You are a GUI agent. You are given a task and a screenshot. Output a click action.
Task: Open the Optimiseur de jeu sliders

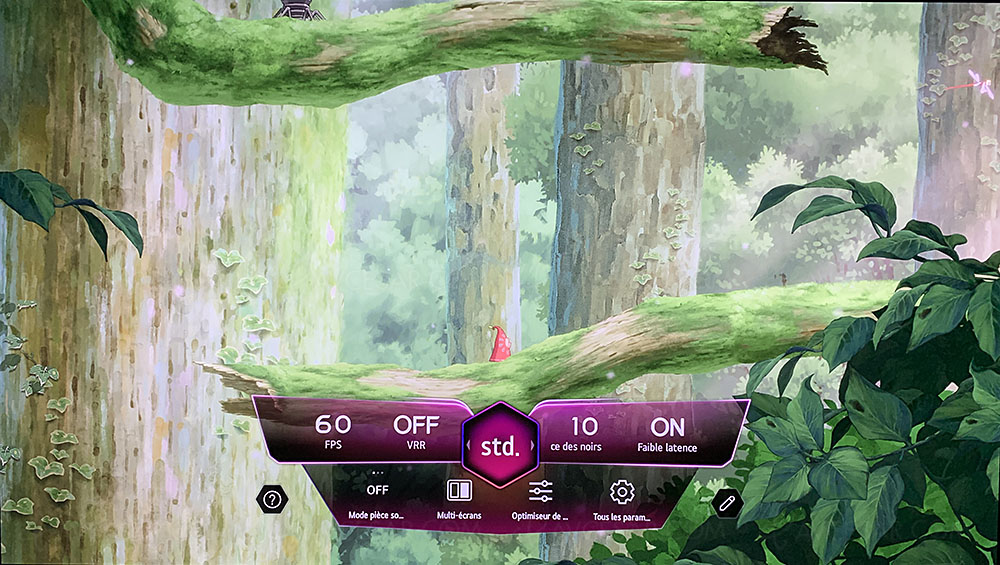tap(541, 497)
